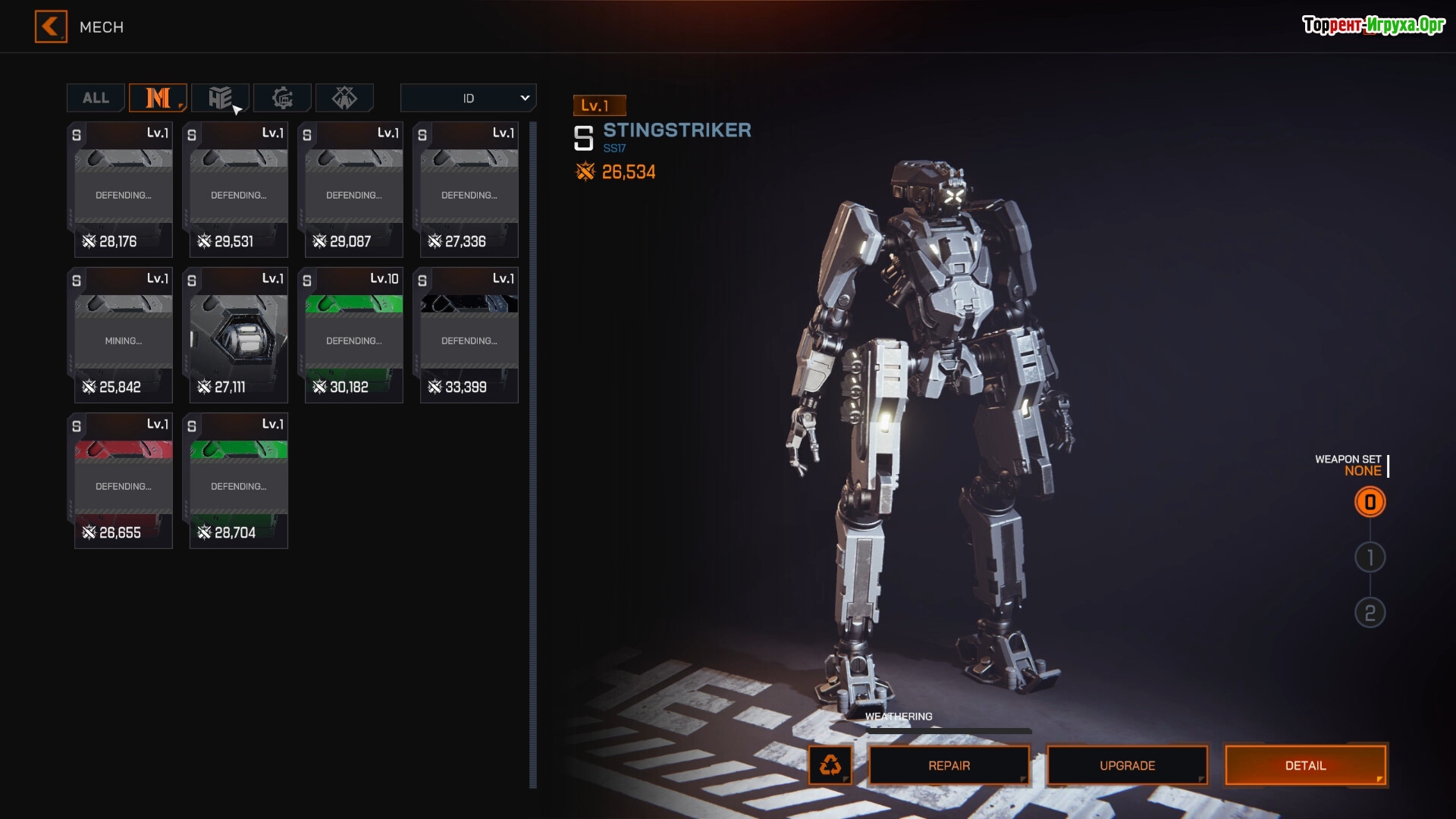Open the ID sort dropdown
The width and height of the screenshot is (1456, 819).
[468, 98]
